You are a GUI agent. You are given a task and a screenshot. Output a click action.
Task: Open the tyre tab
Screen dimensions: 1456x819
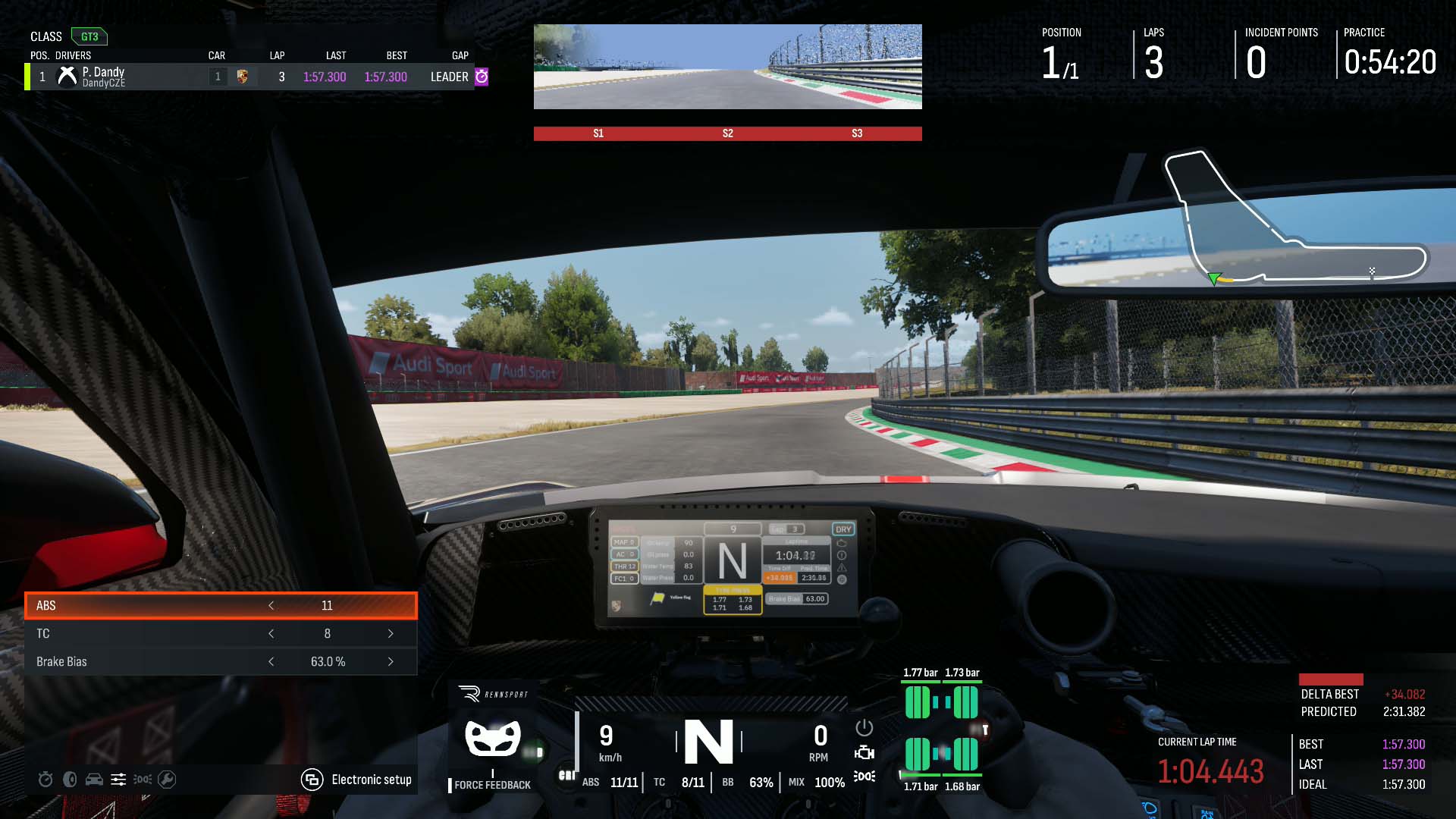(x=70, y=780)
